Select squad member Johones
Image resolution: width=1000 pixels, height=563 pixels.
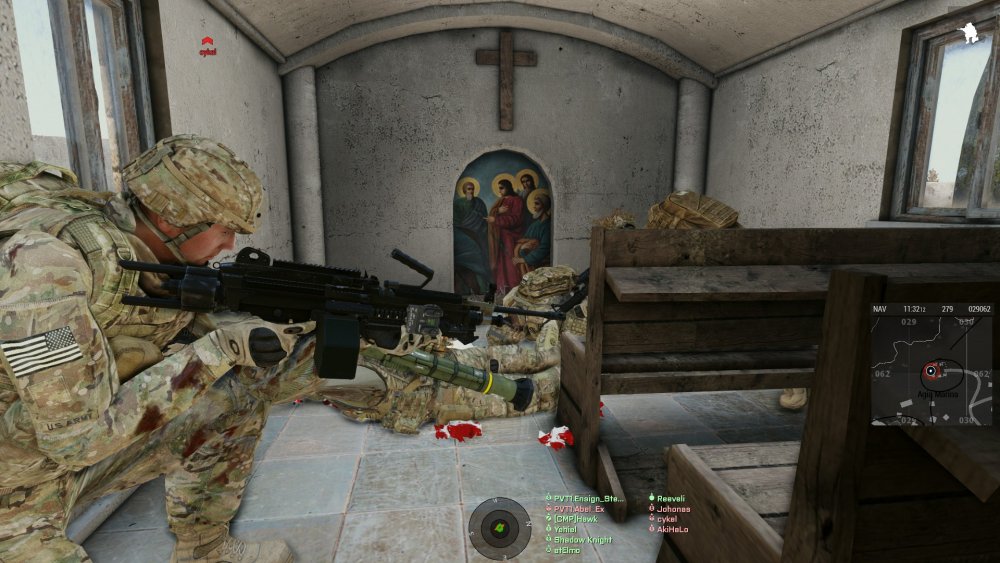pos(673,509)
